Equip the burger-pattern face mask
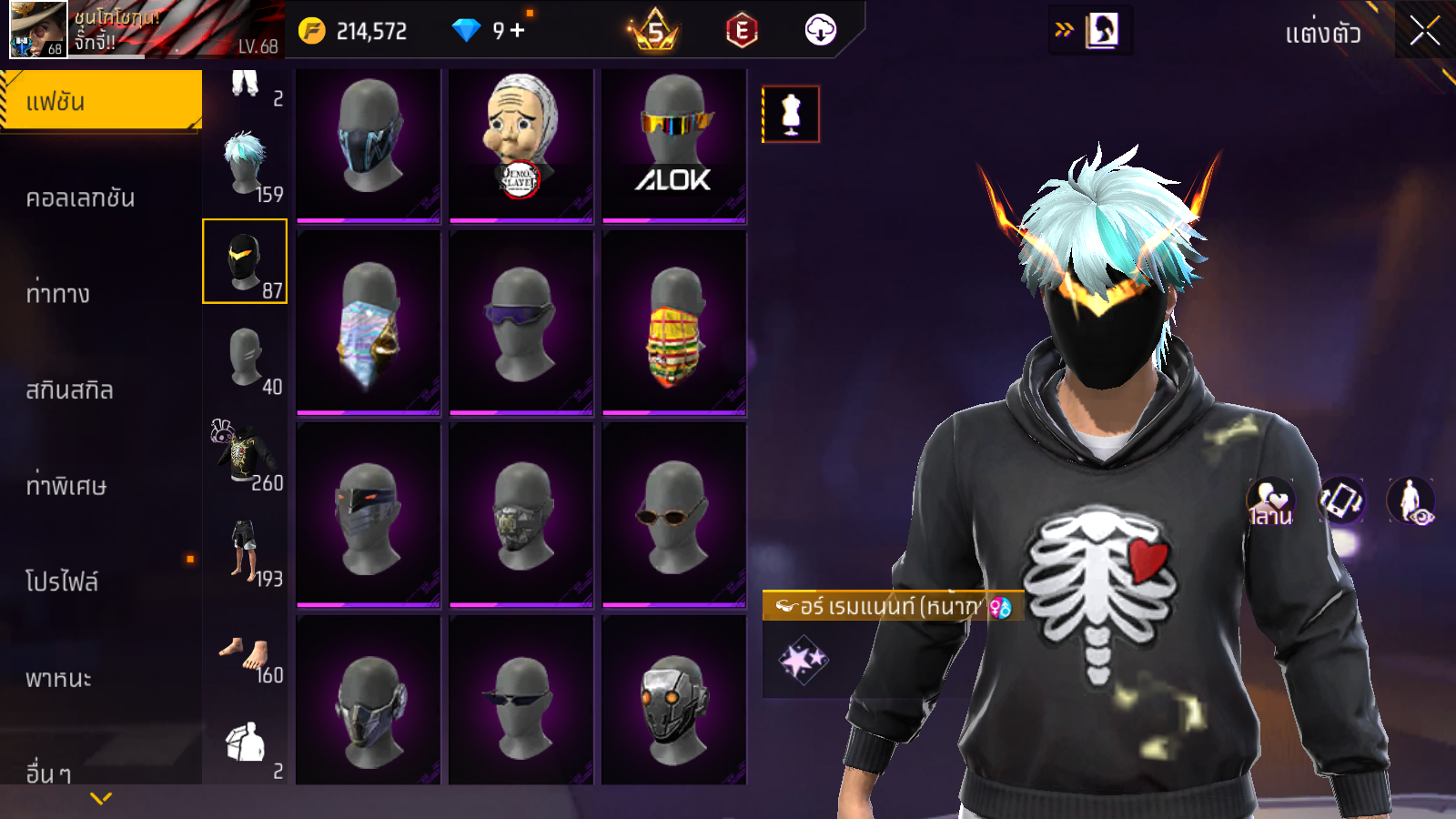This screenshot has width=1456, height=819. coord(673,326)
